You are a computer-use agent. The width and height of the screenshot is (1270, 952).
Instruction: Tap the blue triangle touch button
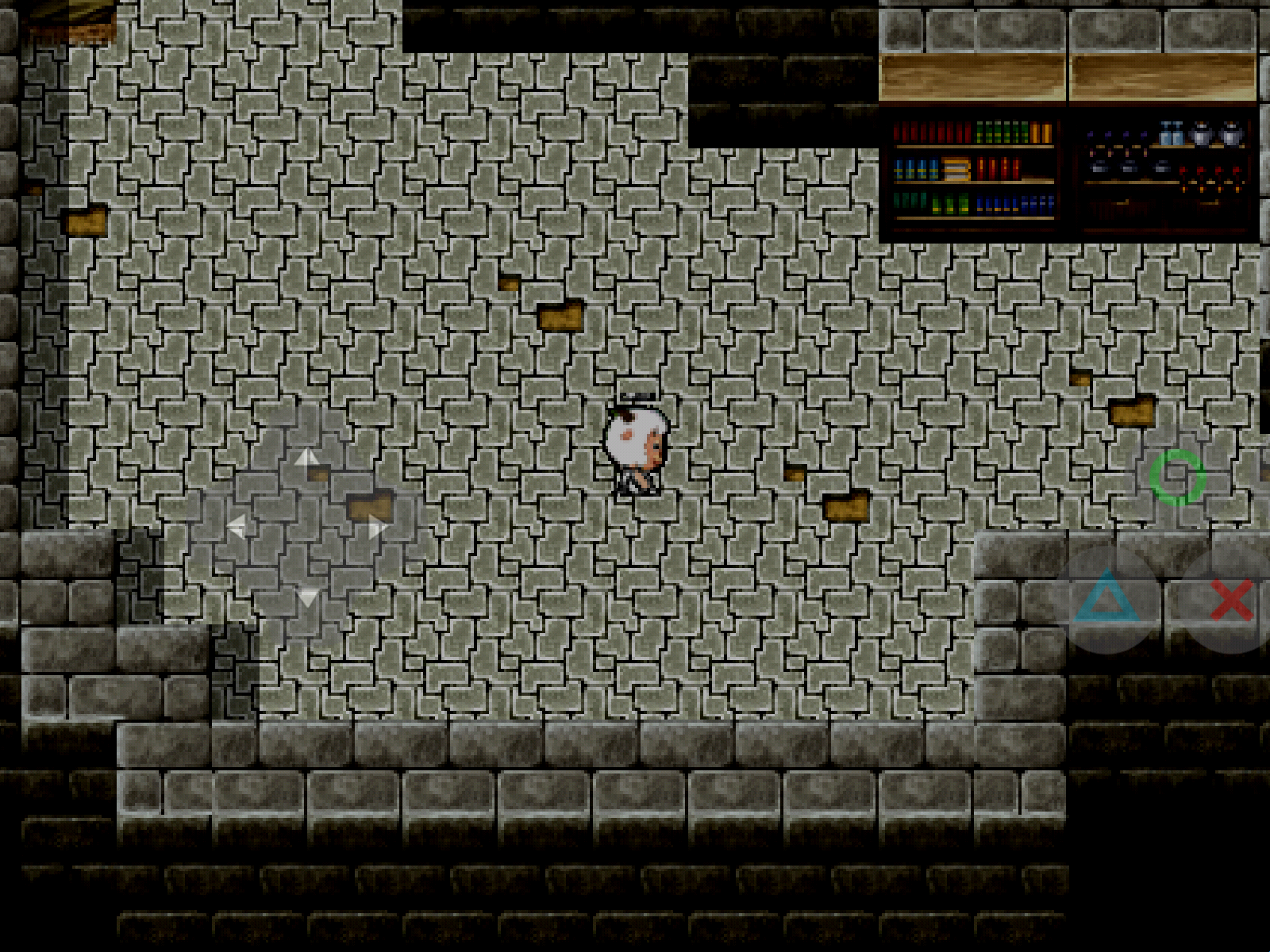[1106, 599]
